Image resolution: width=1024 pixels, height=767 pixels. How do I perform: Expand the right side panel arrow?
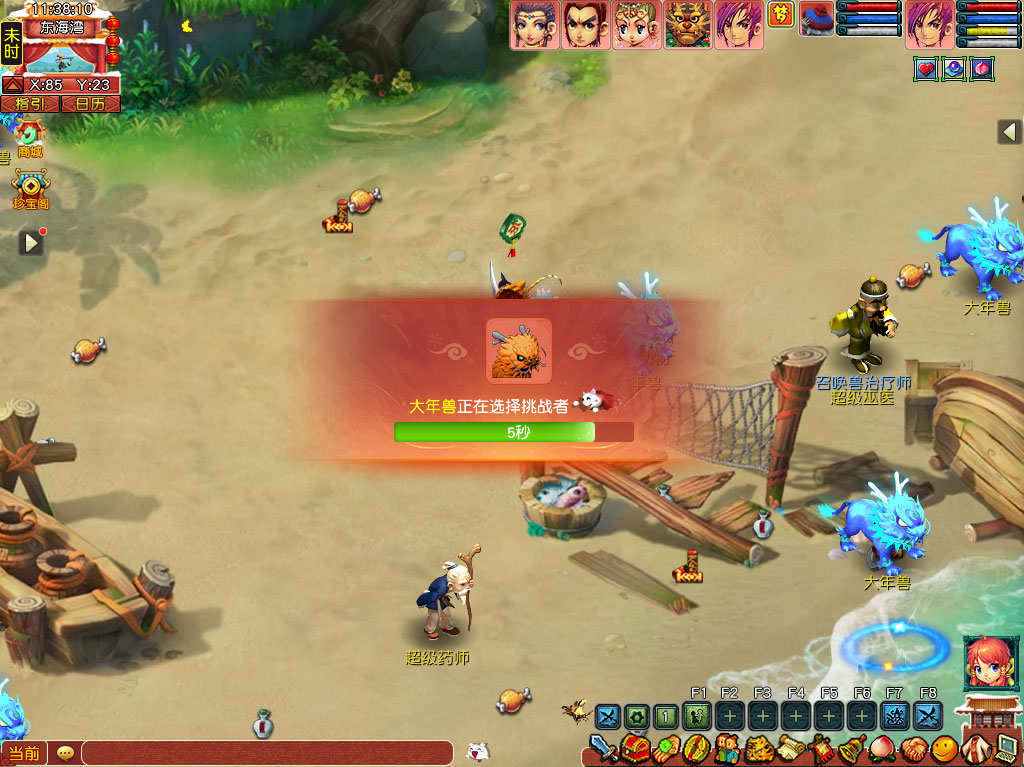1009,132
